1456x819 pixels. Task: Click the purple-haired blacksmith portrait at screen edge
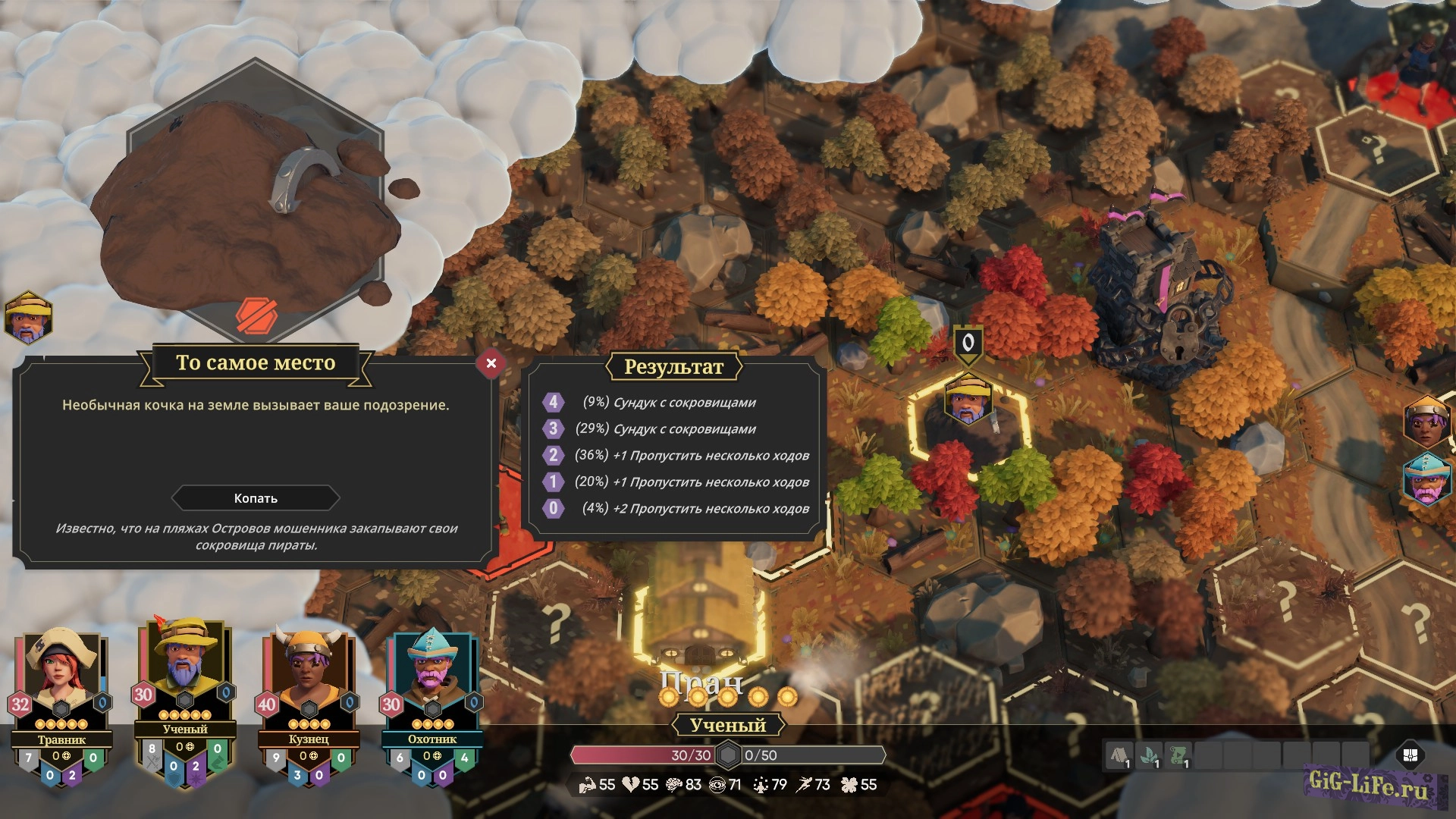(x=1426, y=422)
